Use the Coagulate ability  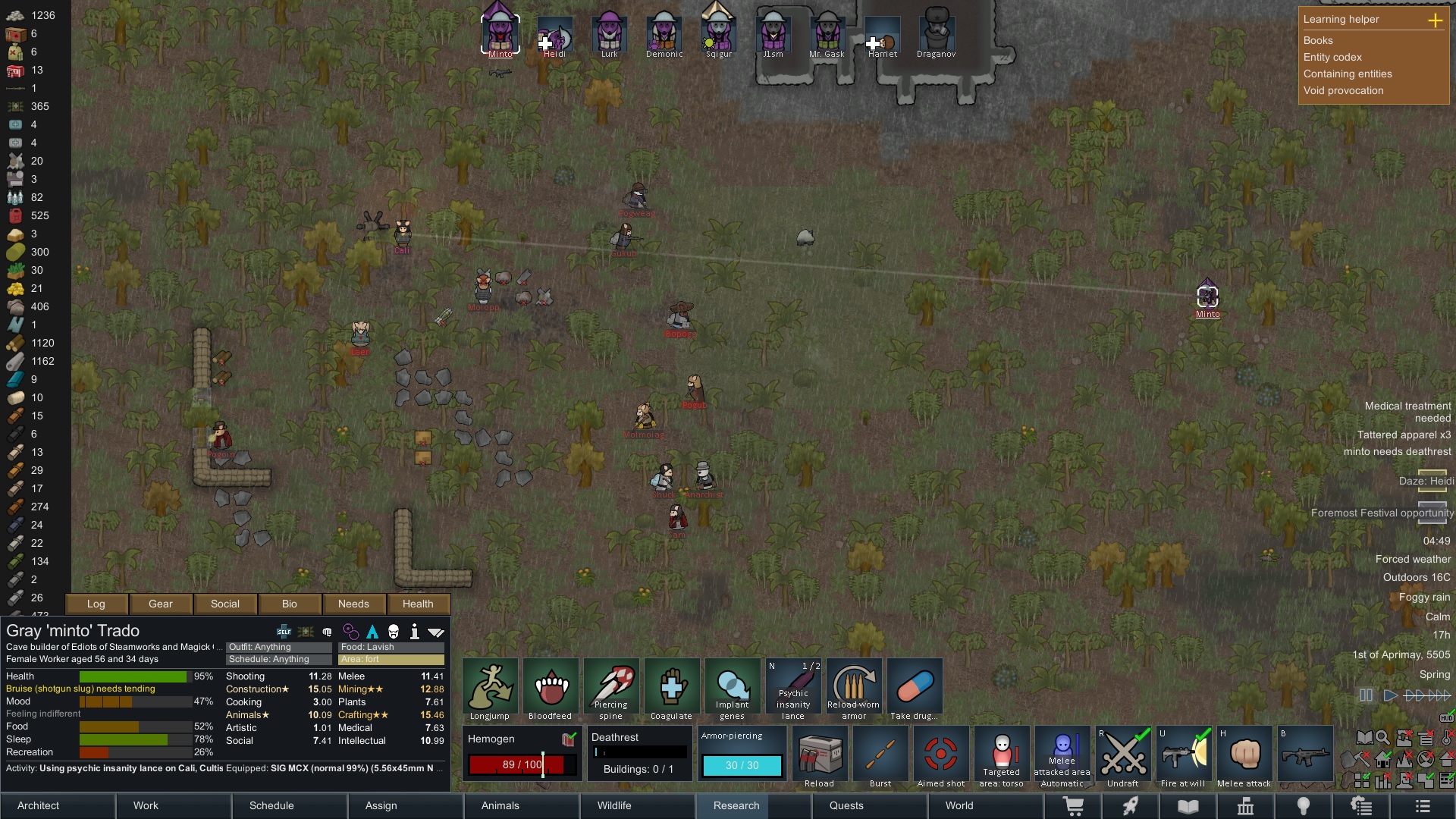(x=672, y=689)
